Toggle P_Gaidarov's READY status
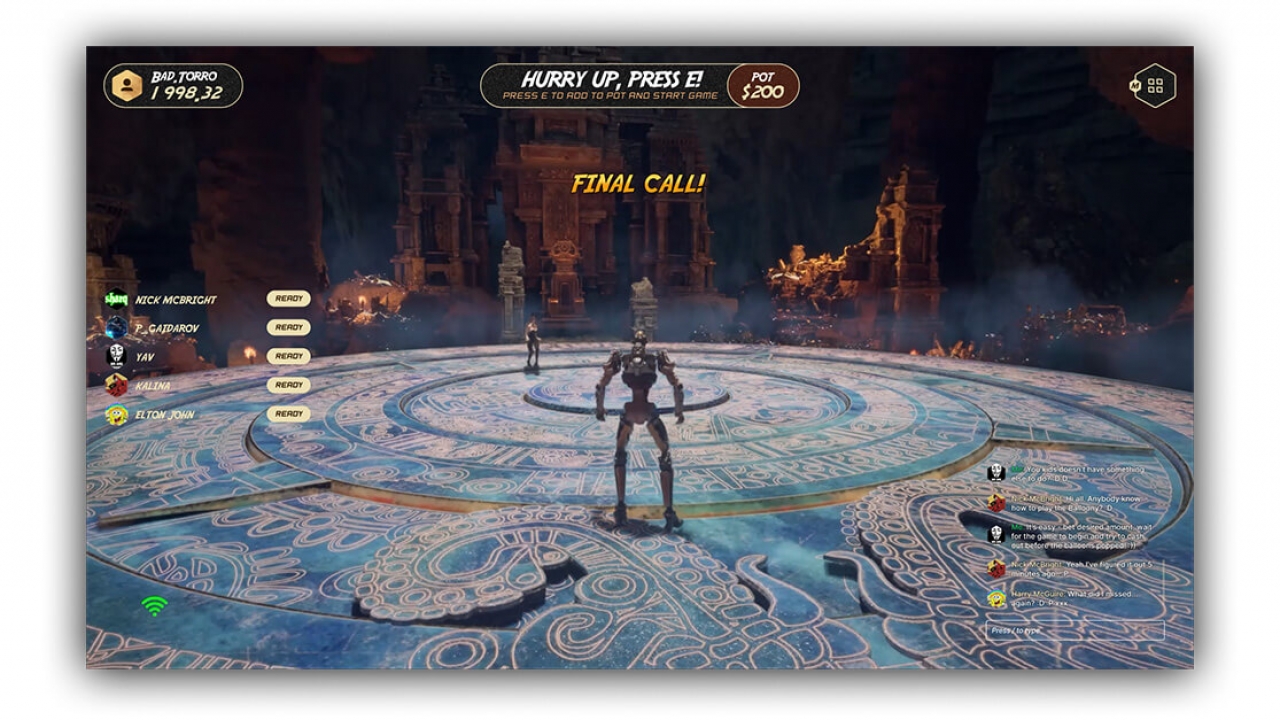This screenshot has height=720, width=1280. click(289, 327)
